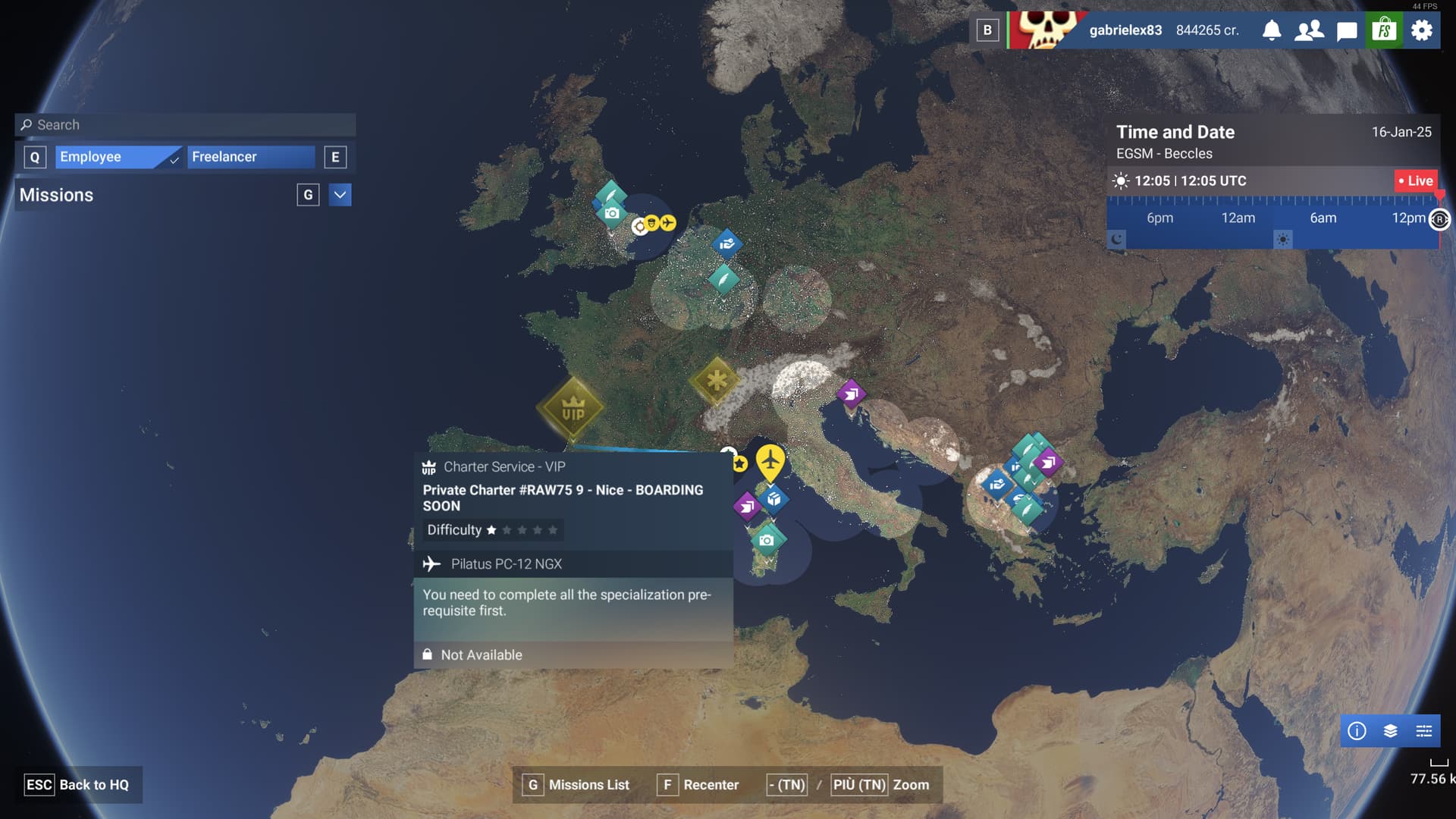Open notifications bell icon
The height and width of the screenshot is (819, 1456).
coord(1272,30)
